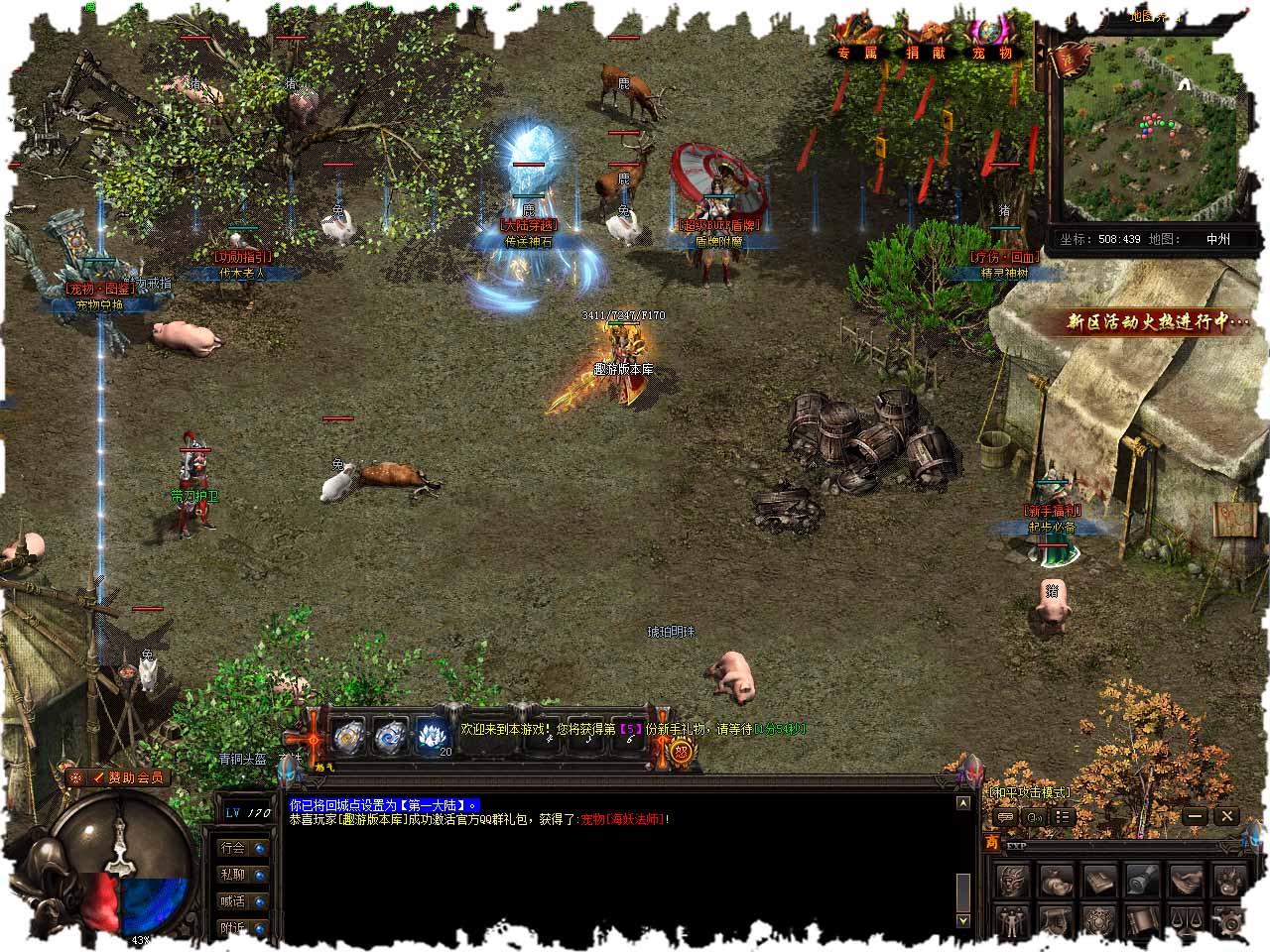The height and width of the screenshot is (952, 1270).
Task: Minimize the game window
Action: (x=1195, y=816)
